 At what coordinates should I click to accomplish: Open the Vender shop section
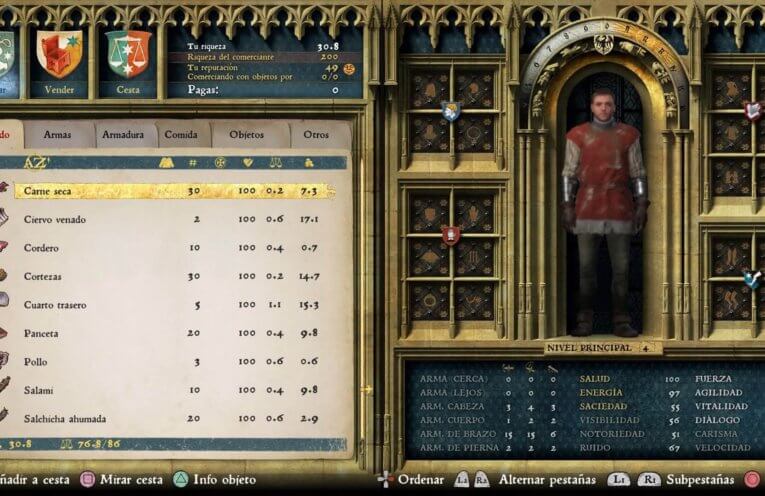(59, 62)
